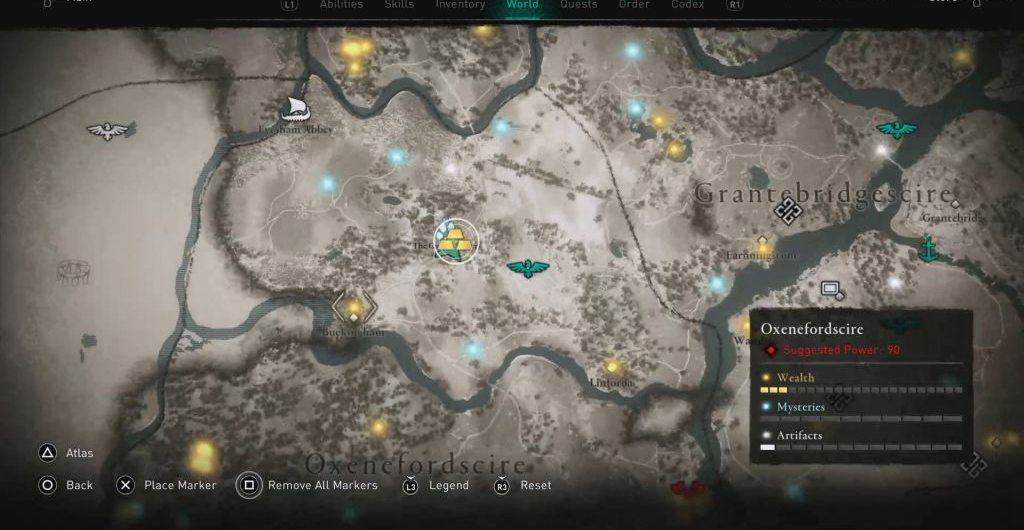
Task: Select the teal eagle marker above Grantebridgescire
Action: 896,129
